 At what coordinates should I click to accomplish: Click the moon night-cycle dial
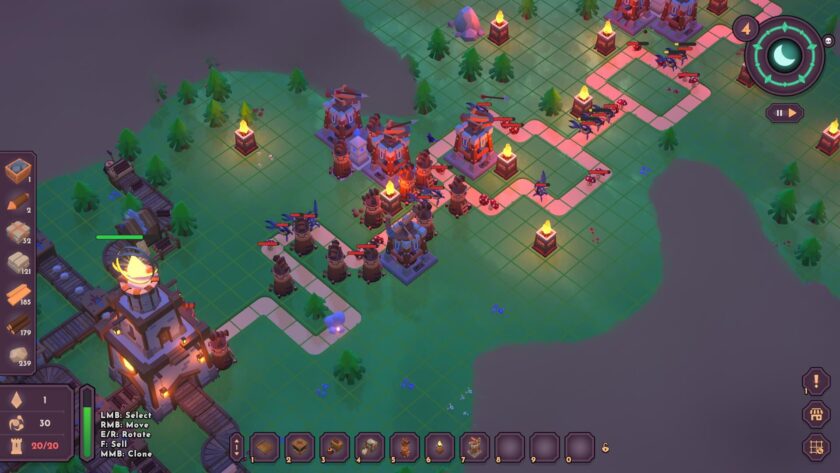pyautogui.click(x=784, y=55)
